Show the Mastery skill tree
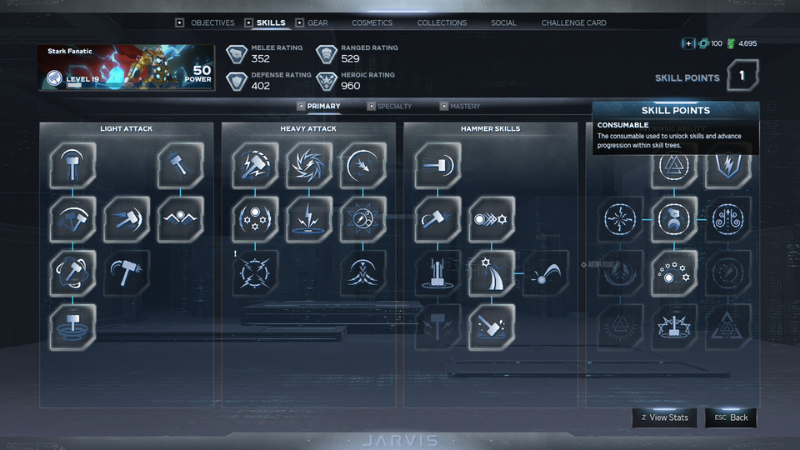Image resolution: width=800 pixels, height=450 pixels. tap(465, 106)
